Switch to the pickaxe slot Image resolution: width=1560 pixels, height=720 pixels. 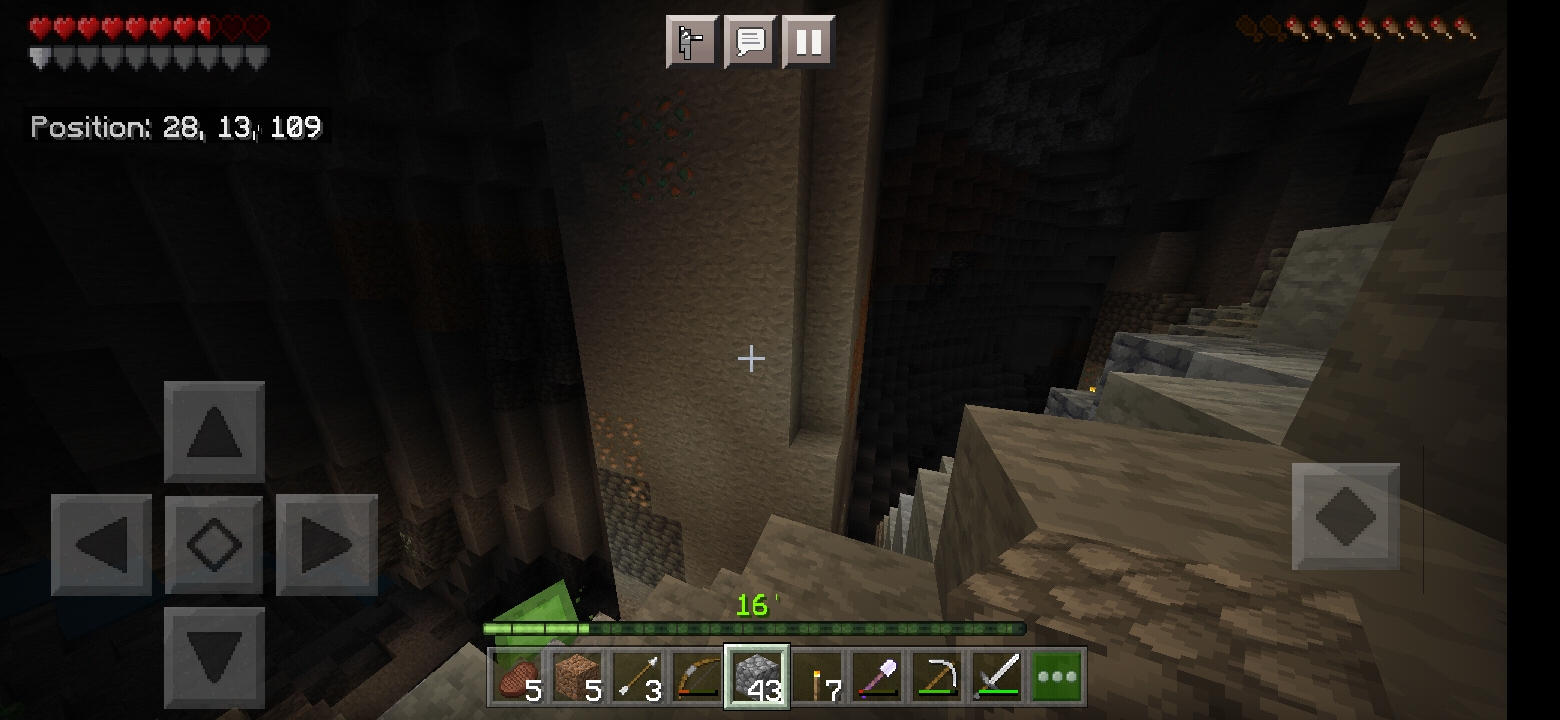(x=937, y=677)
